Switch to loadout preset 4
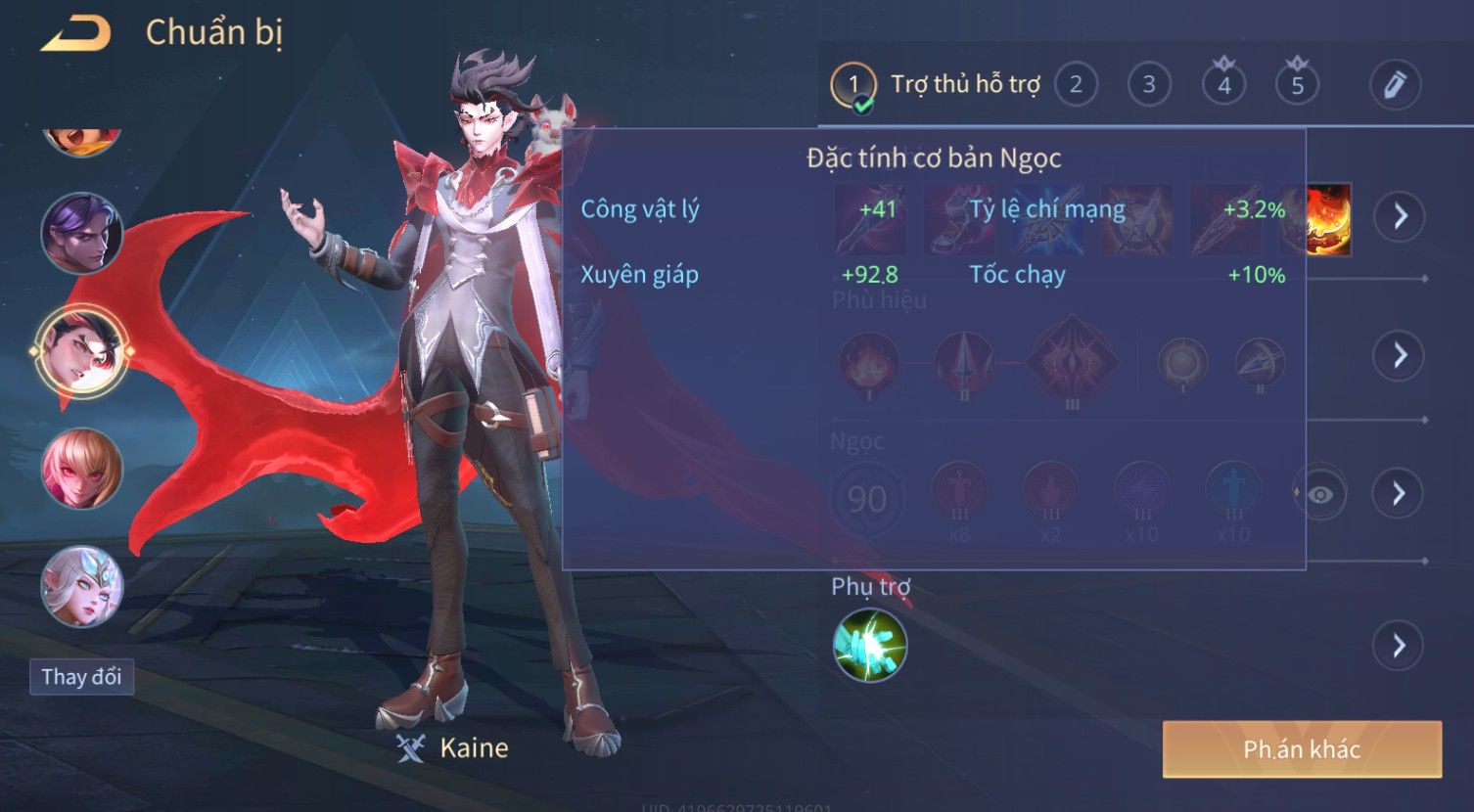Viewport: 1474px width, 812px height. [x=1223, y=85]
